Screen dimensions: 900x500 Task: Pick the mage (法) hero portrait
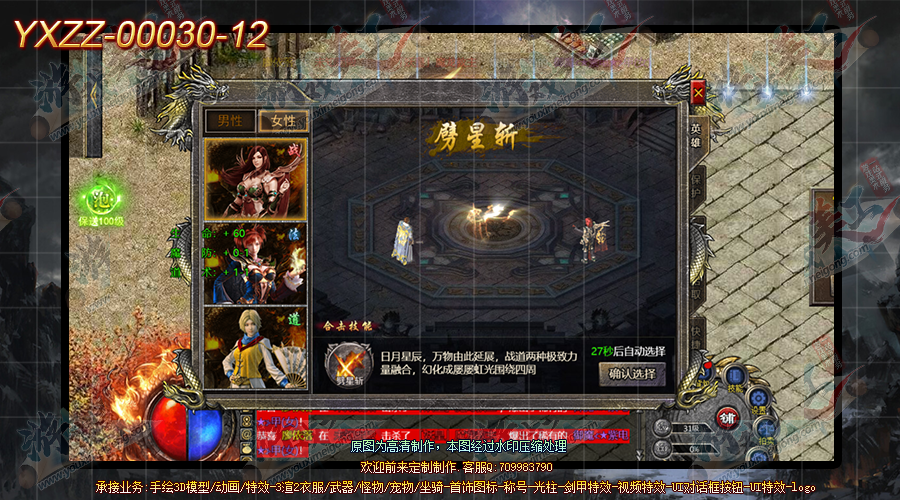pyautogui.click(x=254, y=264)
